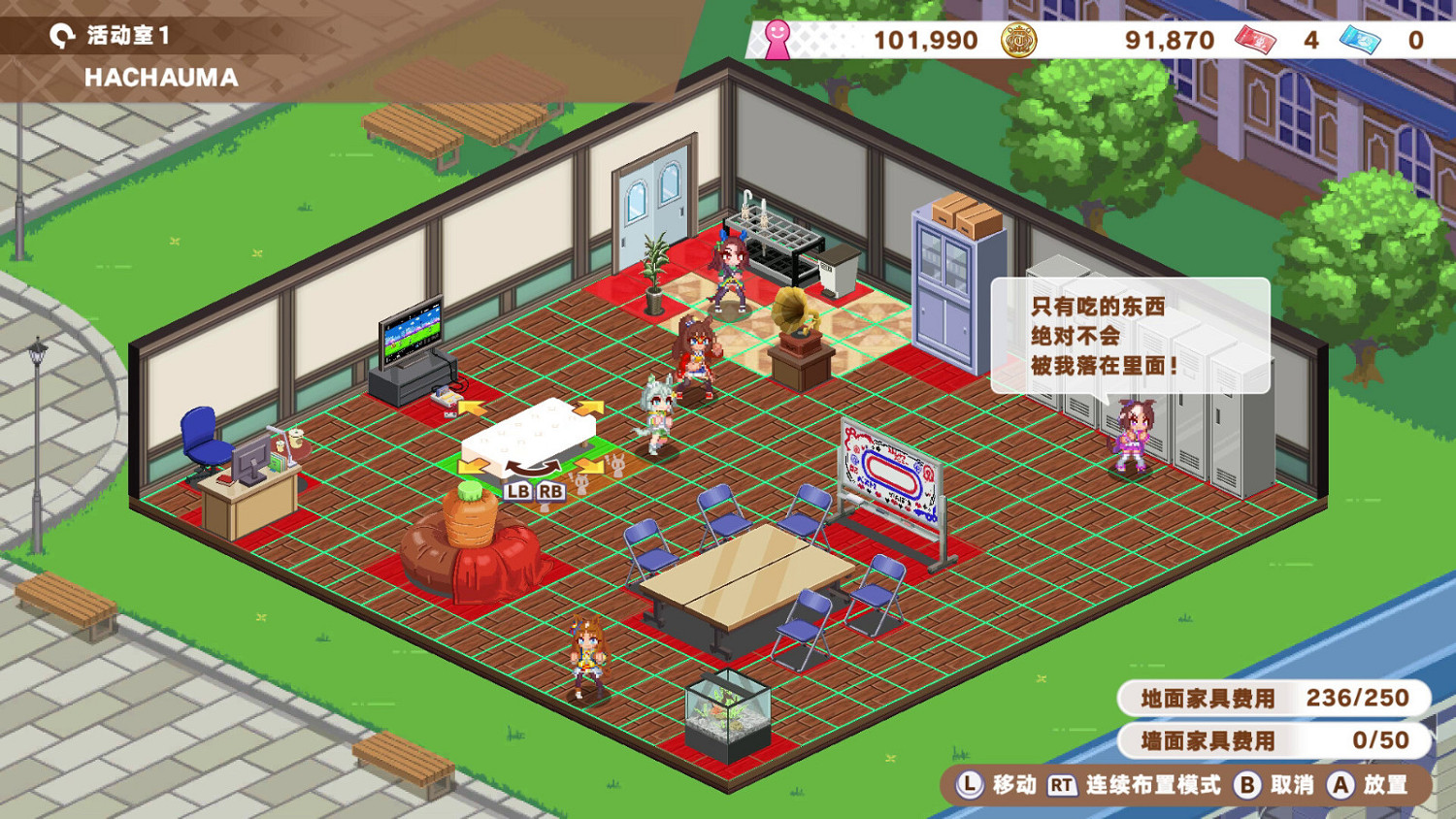
Task: Click the red ticket icon
Action: pyautogui.click(x=1255, y=41)
